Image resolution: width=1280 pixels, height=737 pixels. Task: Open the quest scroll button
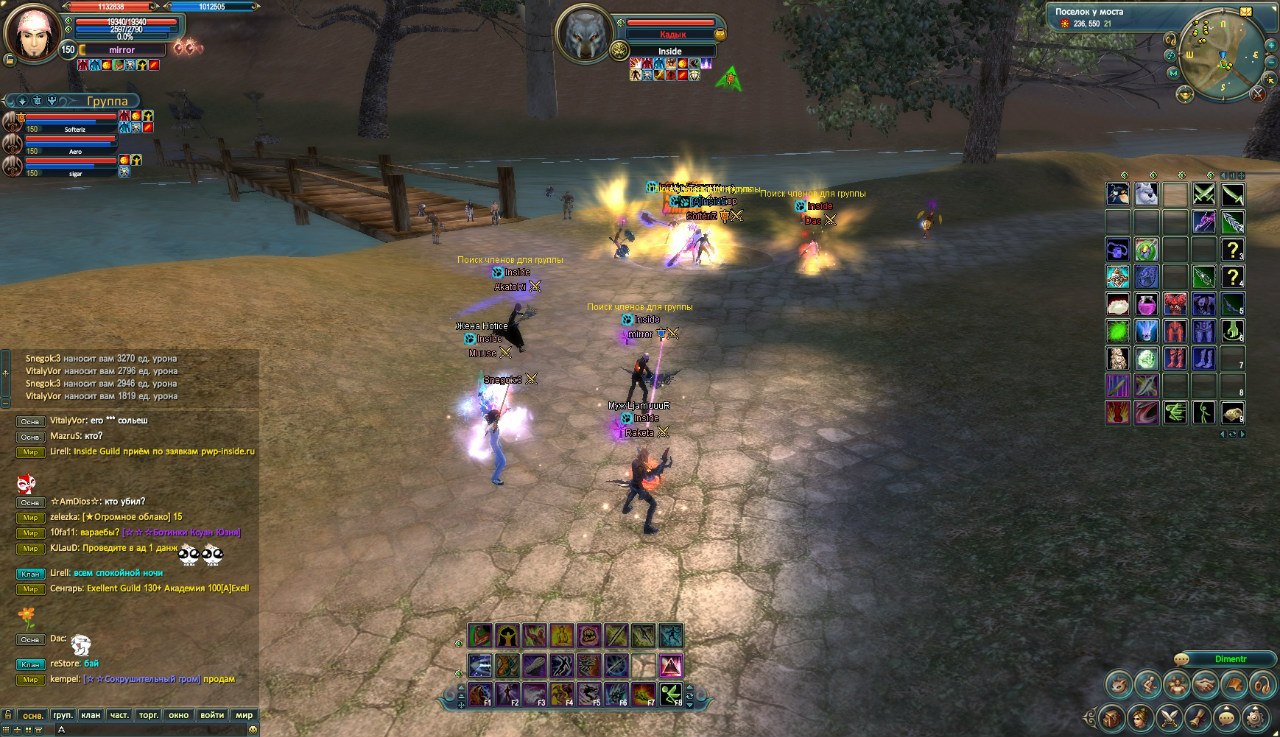(1198, 718)
